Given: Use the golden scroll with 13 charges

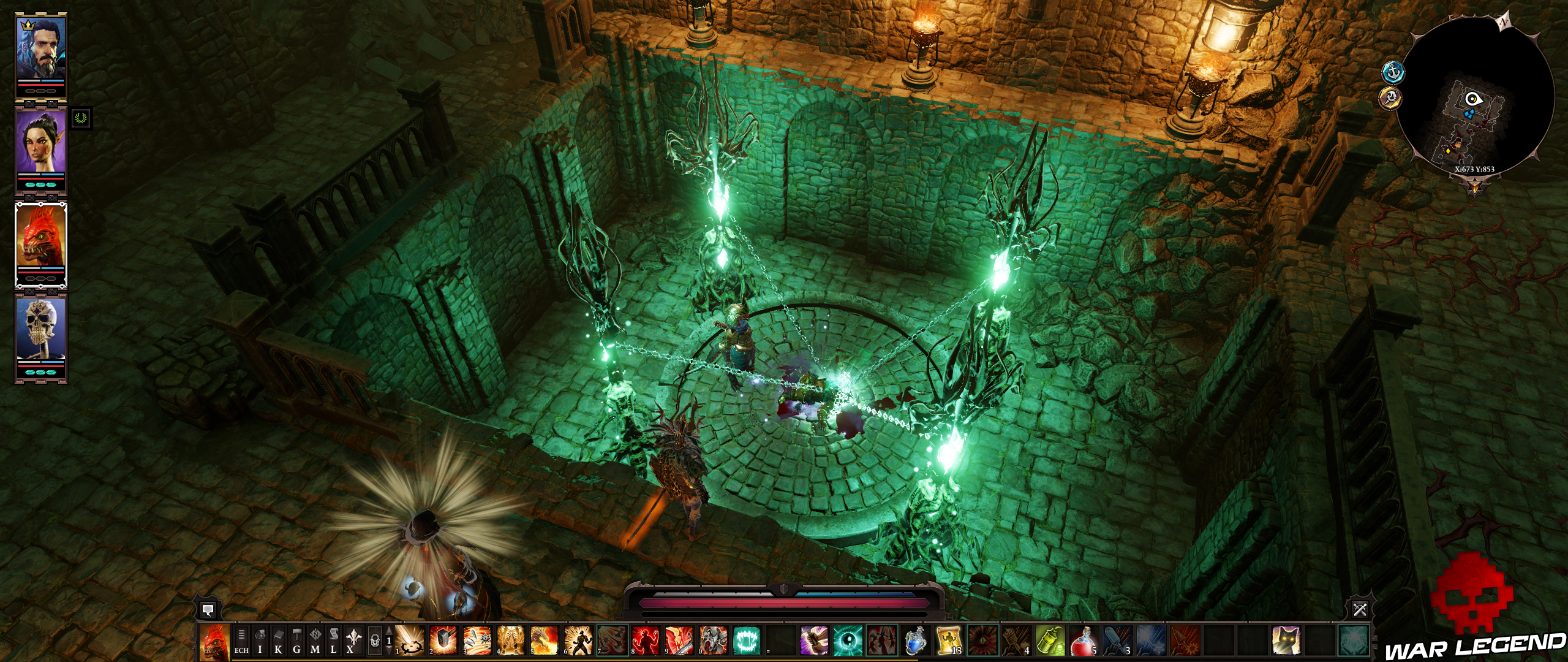Looking at the screenshot, I should tap(949, 641).
